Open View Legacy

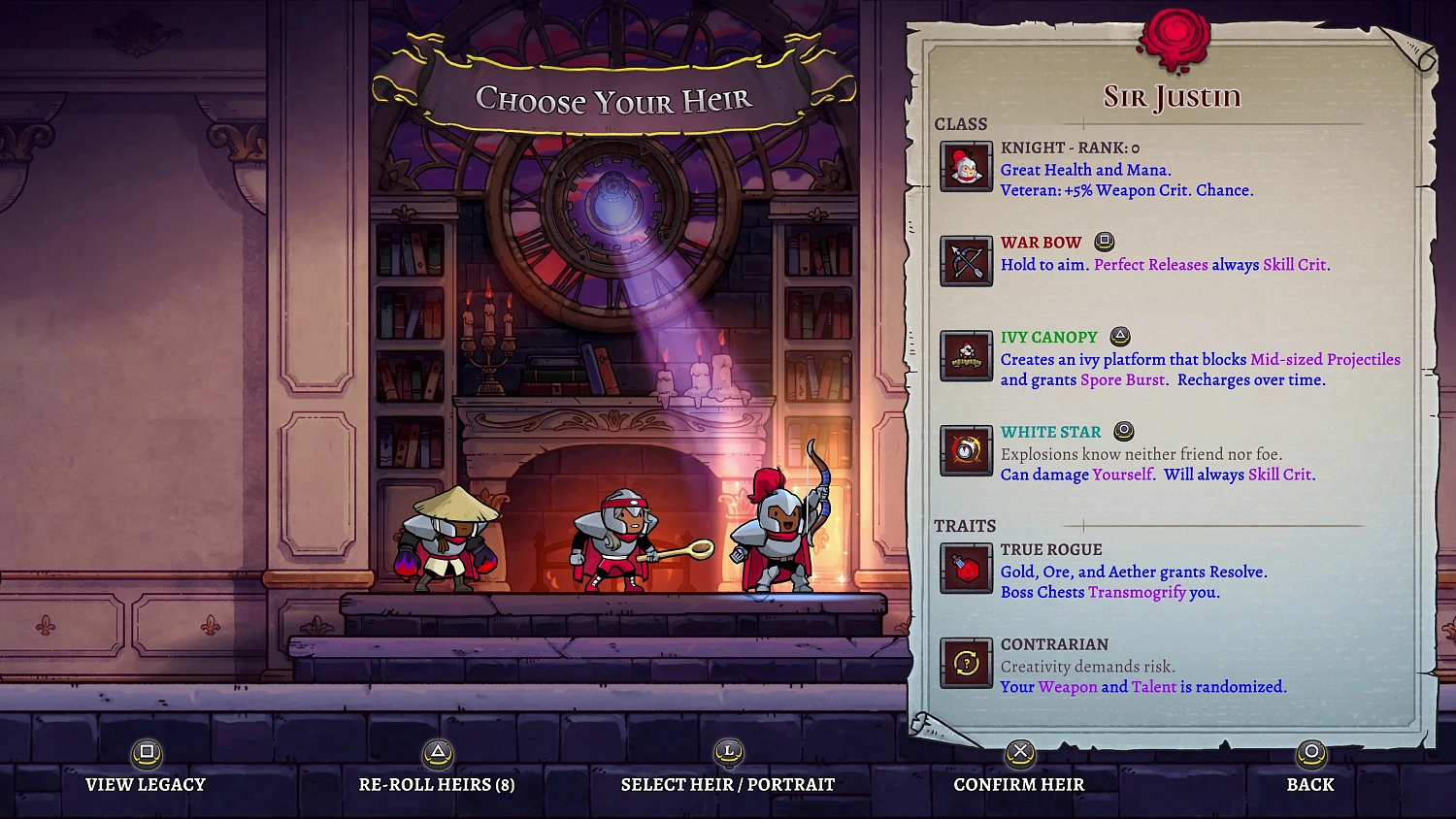point(146,784)
